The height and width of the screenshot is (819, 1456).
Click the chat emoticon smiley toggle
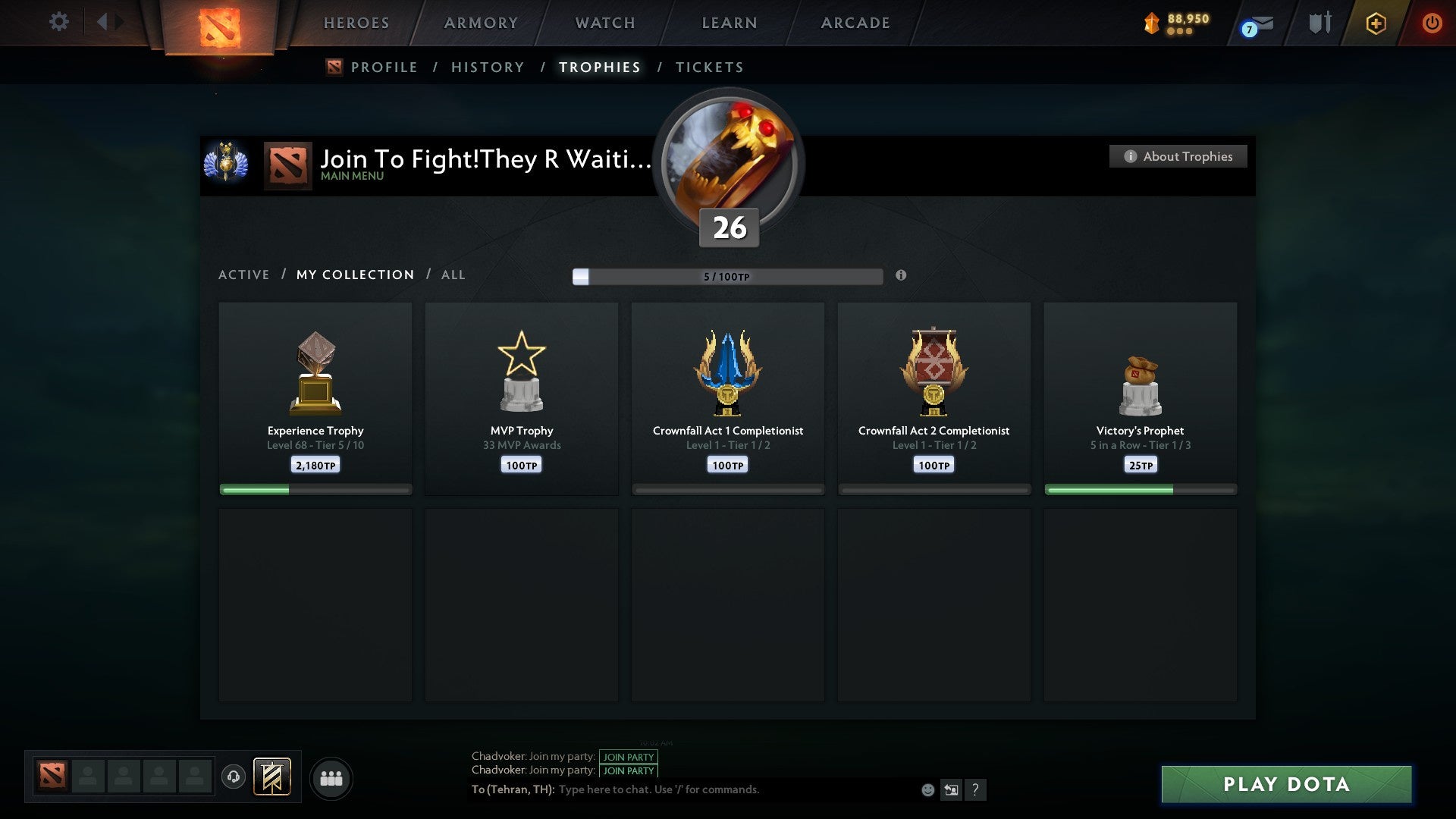[927, 789]
